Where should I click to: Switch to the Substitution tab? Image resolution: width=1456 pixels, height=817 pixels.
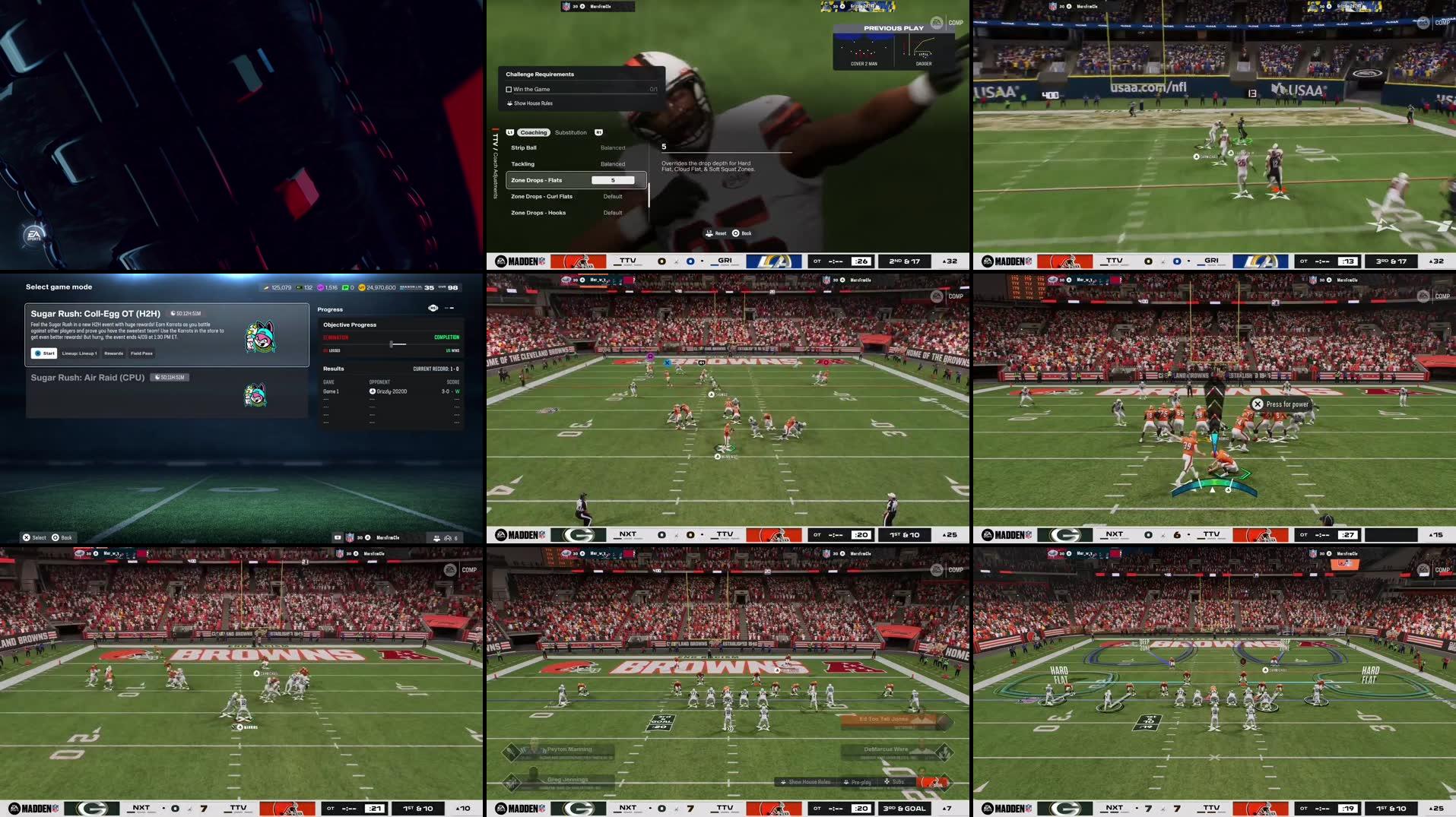point(570,132)
